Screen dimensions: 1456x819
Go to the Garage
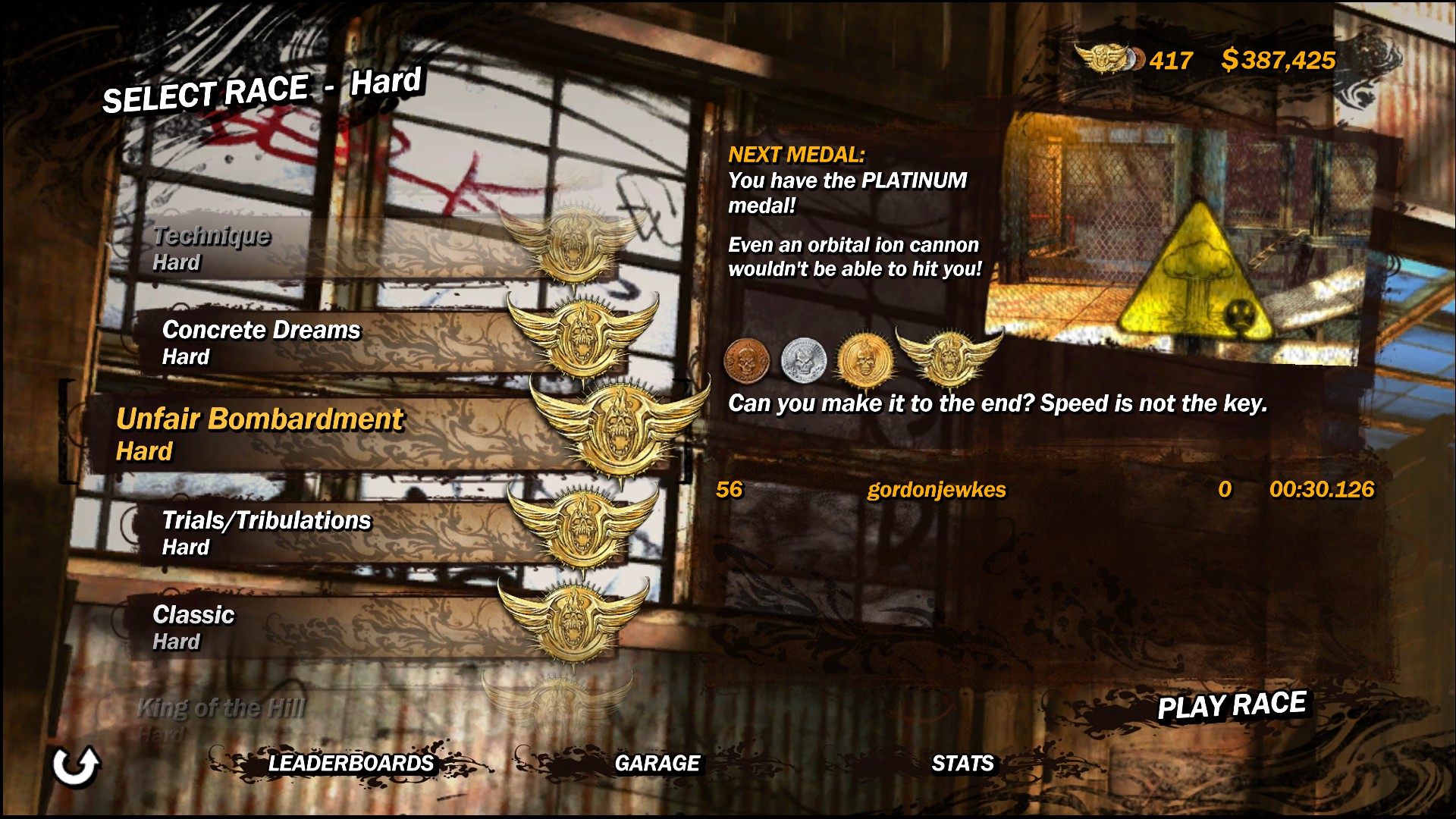(657, 763)
